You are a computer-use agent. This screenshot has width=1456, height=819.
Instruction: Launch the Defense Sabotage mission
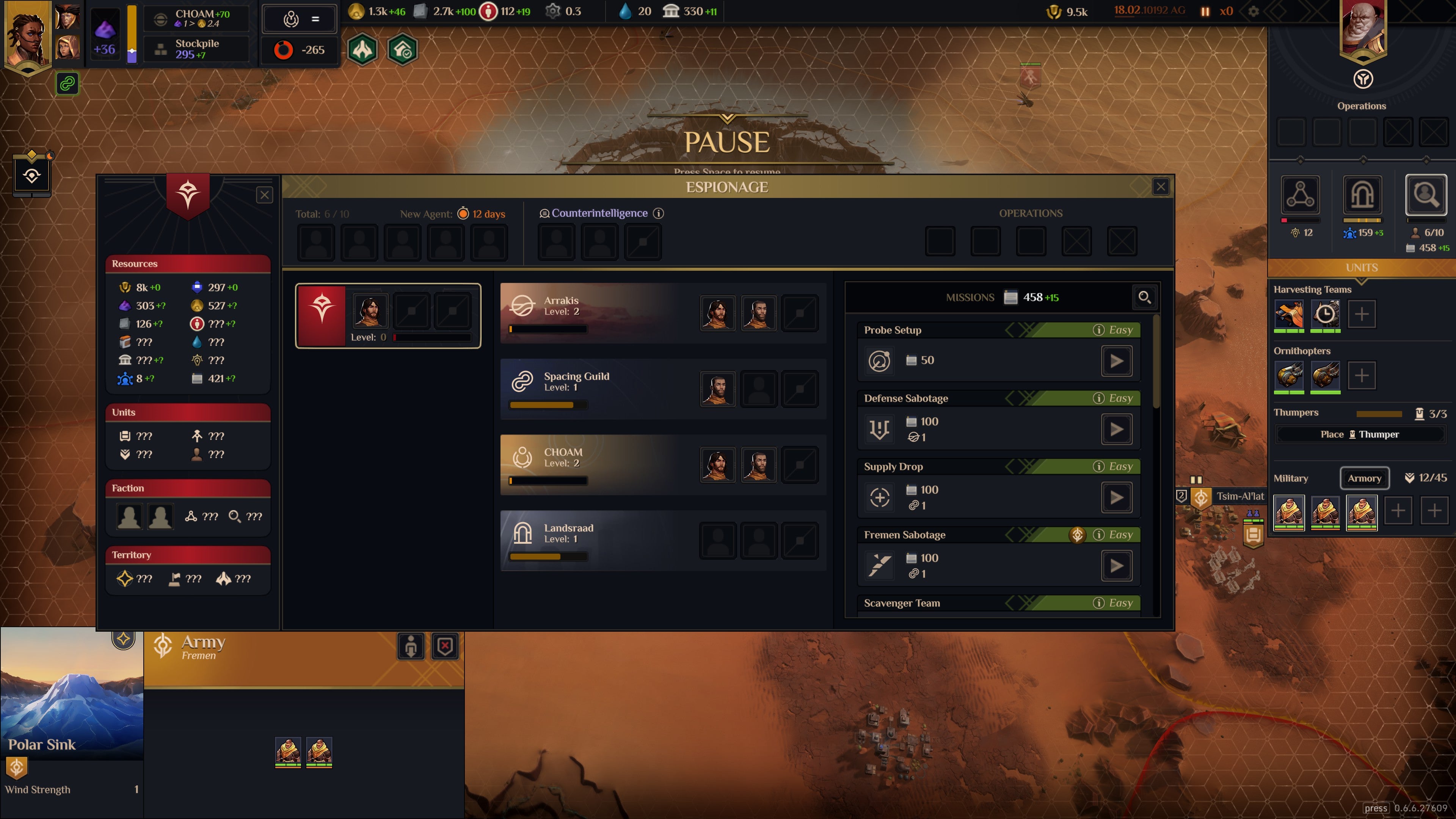point(1117,430)
